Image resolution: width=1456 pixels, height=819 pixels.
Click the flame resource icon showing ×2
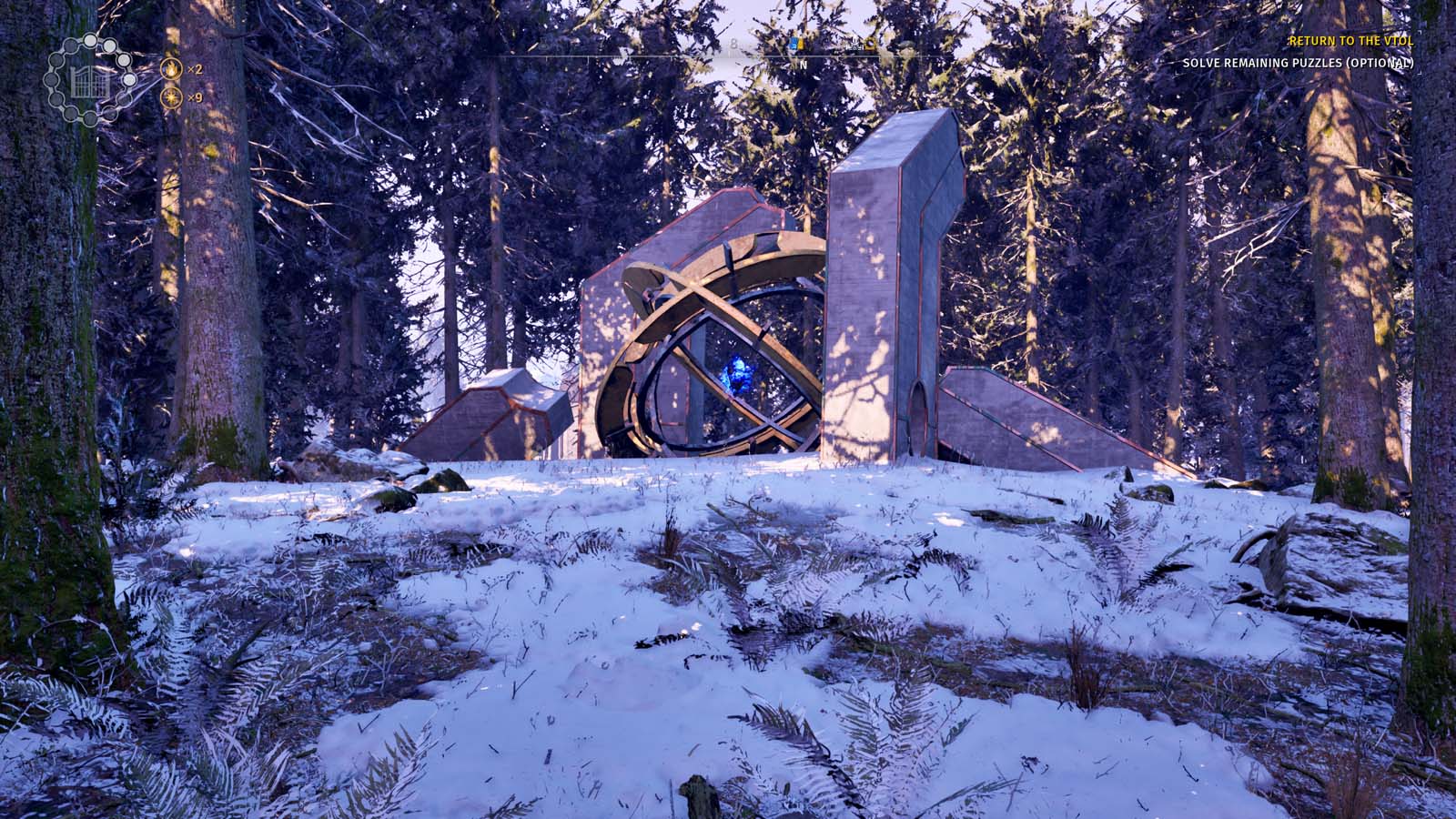(x=172, y=70)
